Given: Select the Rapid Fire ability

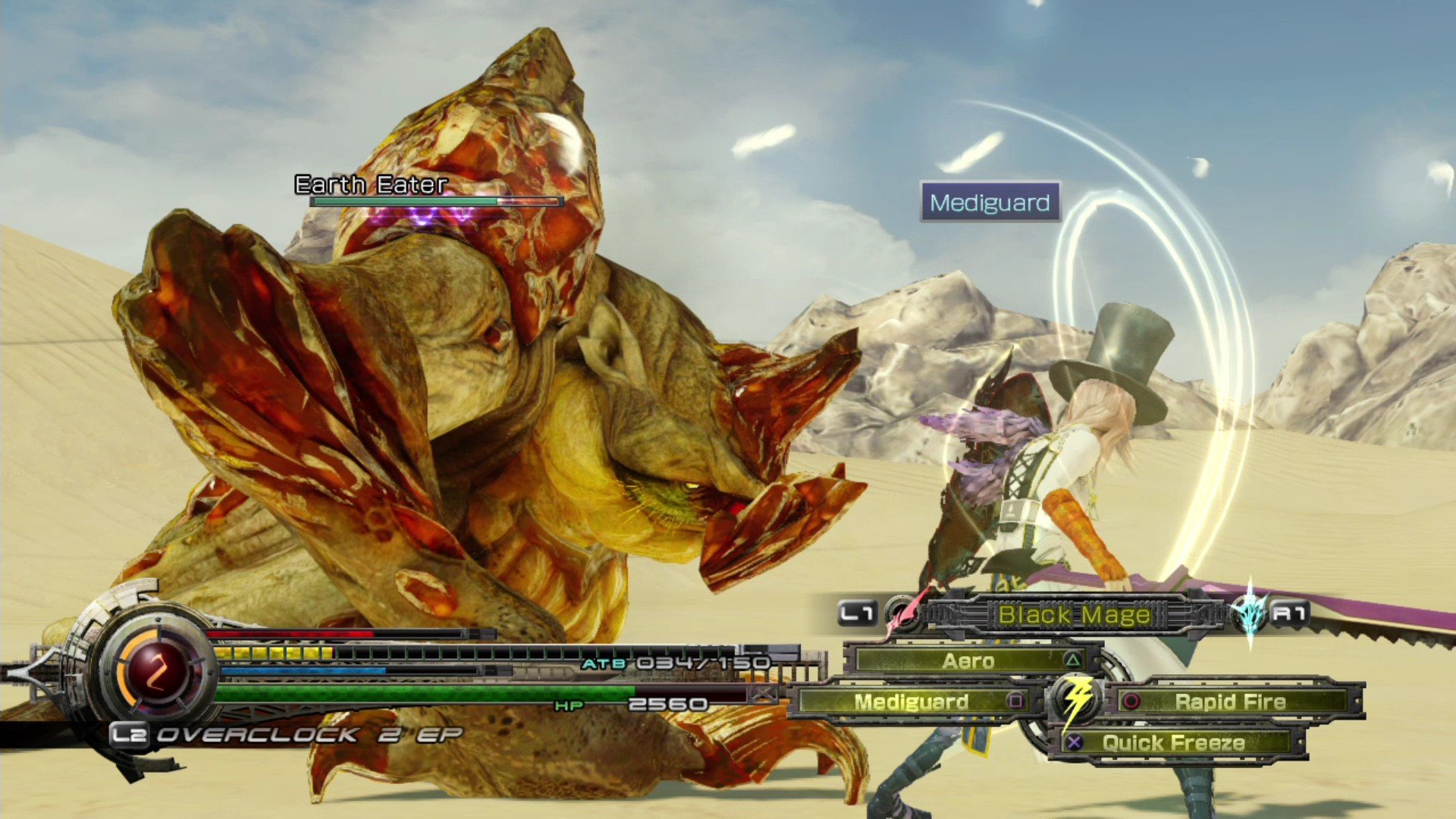Looking at the screenshot, I should 1229,702.
